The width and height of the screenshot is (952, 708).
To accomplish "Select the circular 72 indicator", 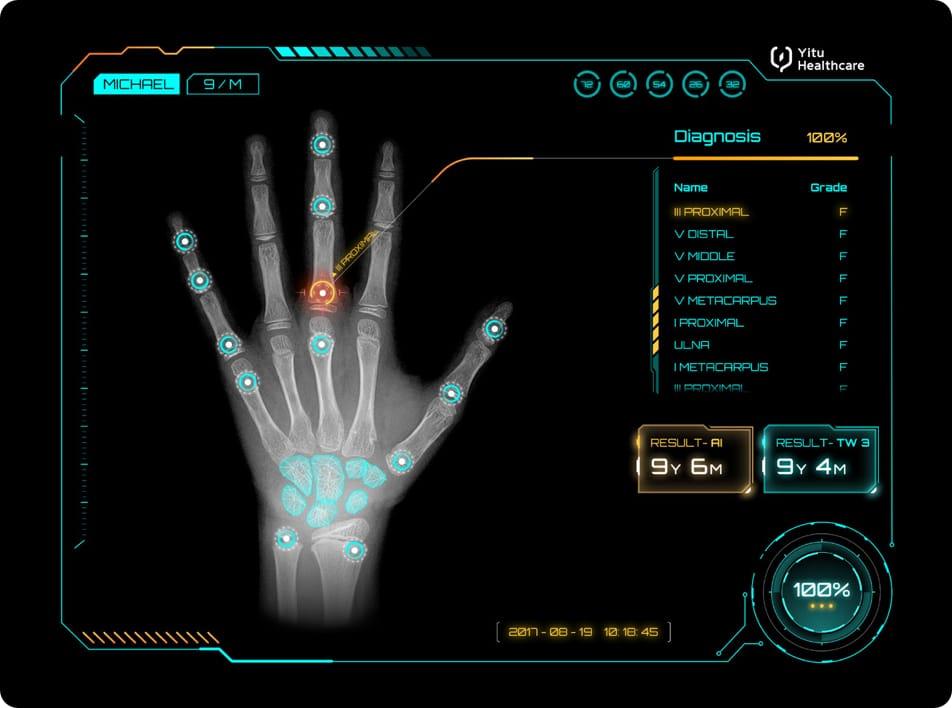I will 587,85.
